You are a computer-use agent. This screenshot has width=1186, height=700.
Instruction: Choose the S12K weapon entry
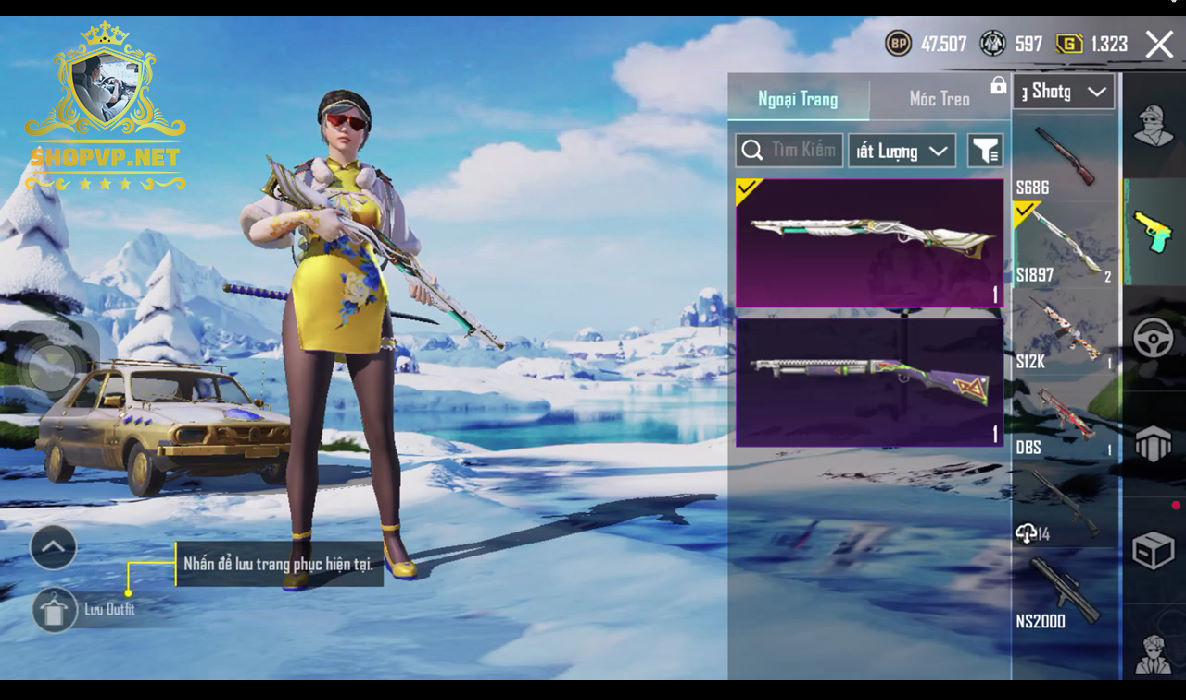pos(1064,332)
